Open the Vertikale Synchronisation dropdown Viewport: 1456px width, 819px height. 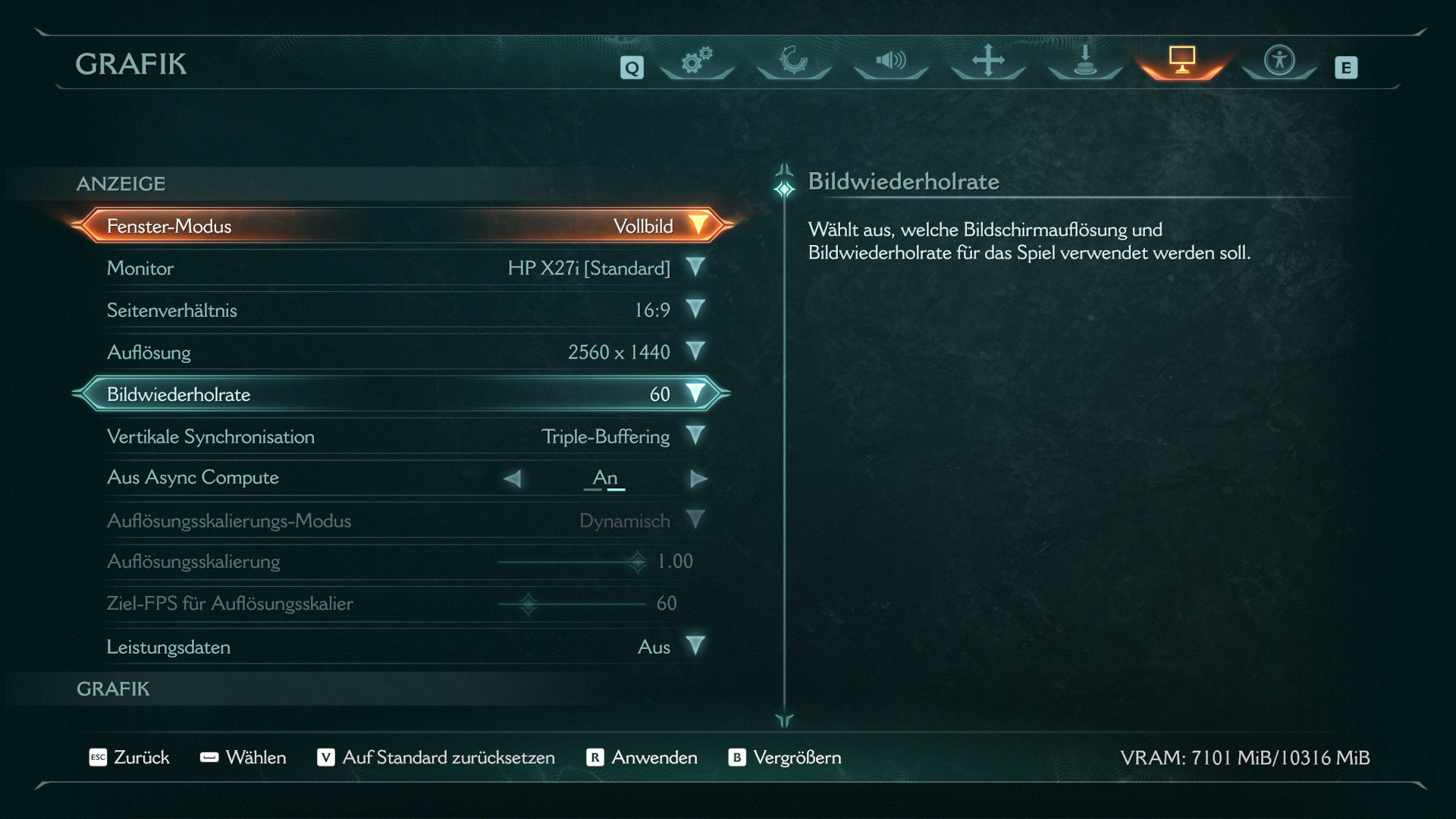pos(695,436)
